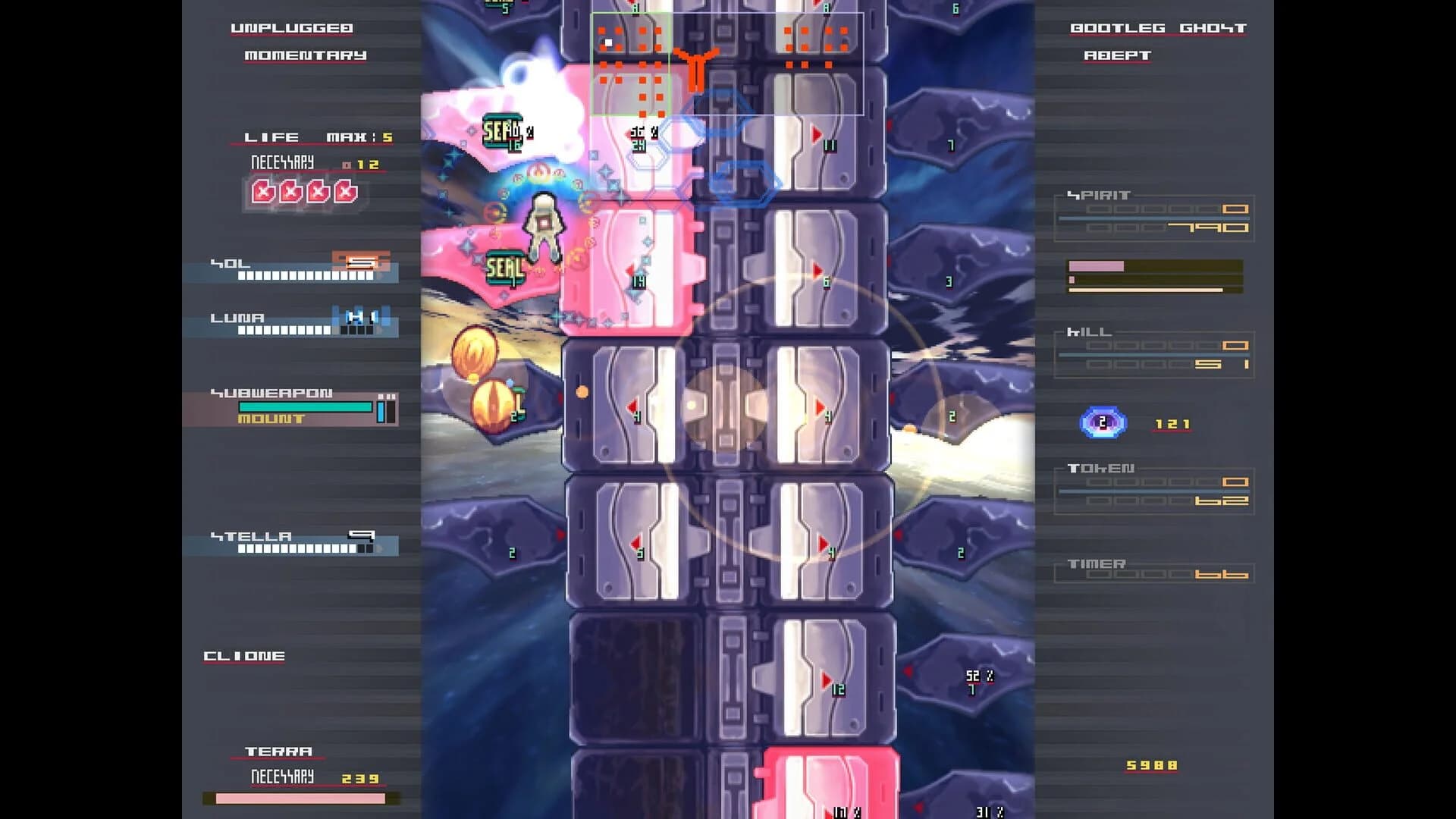Click the first pink heart life icon

click(263, 193)
